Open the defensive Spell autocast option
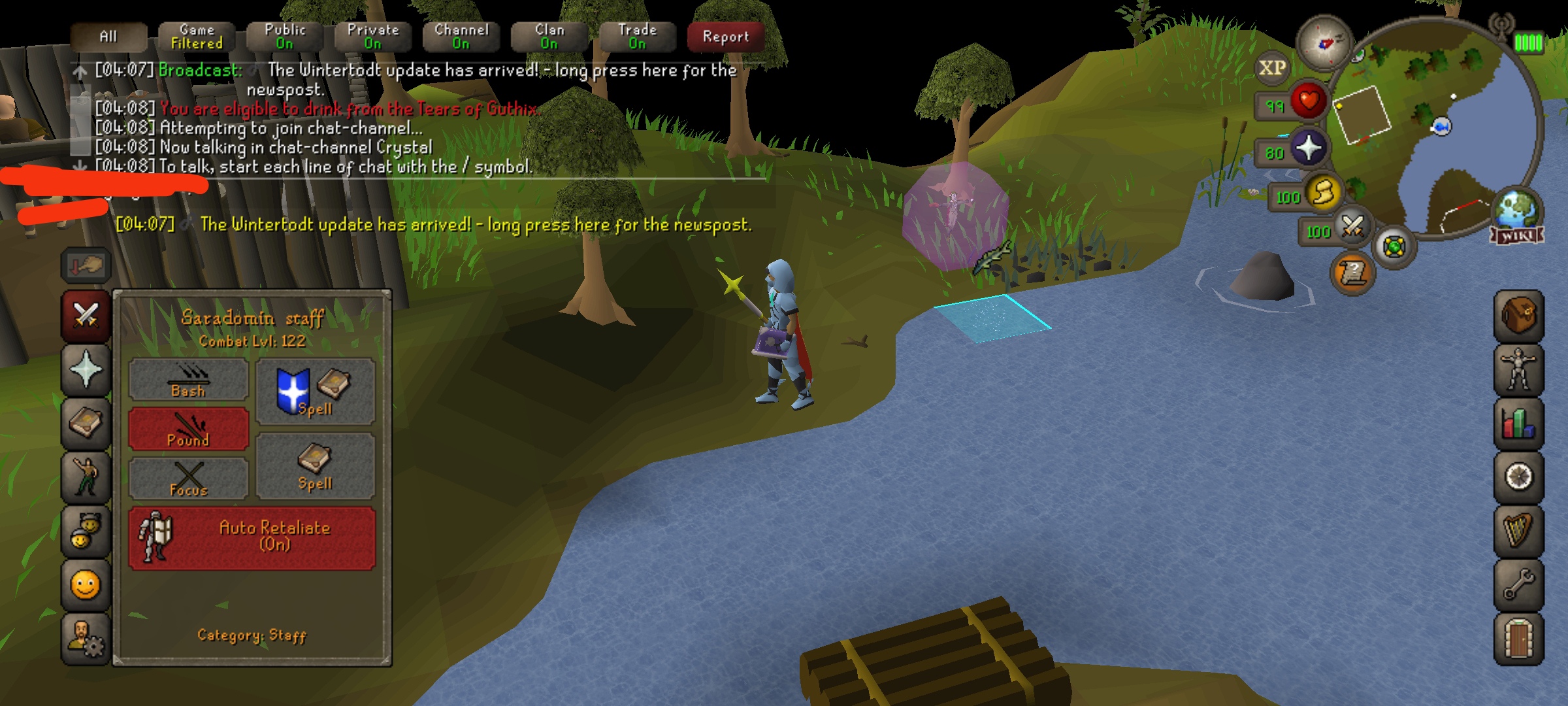 coord(316,391)
